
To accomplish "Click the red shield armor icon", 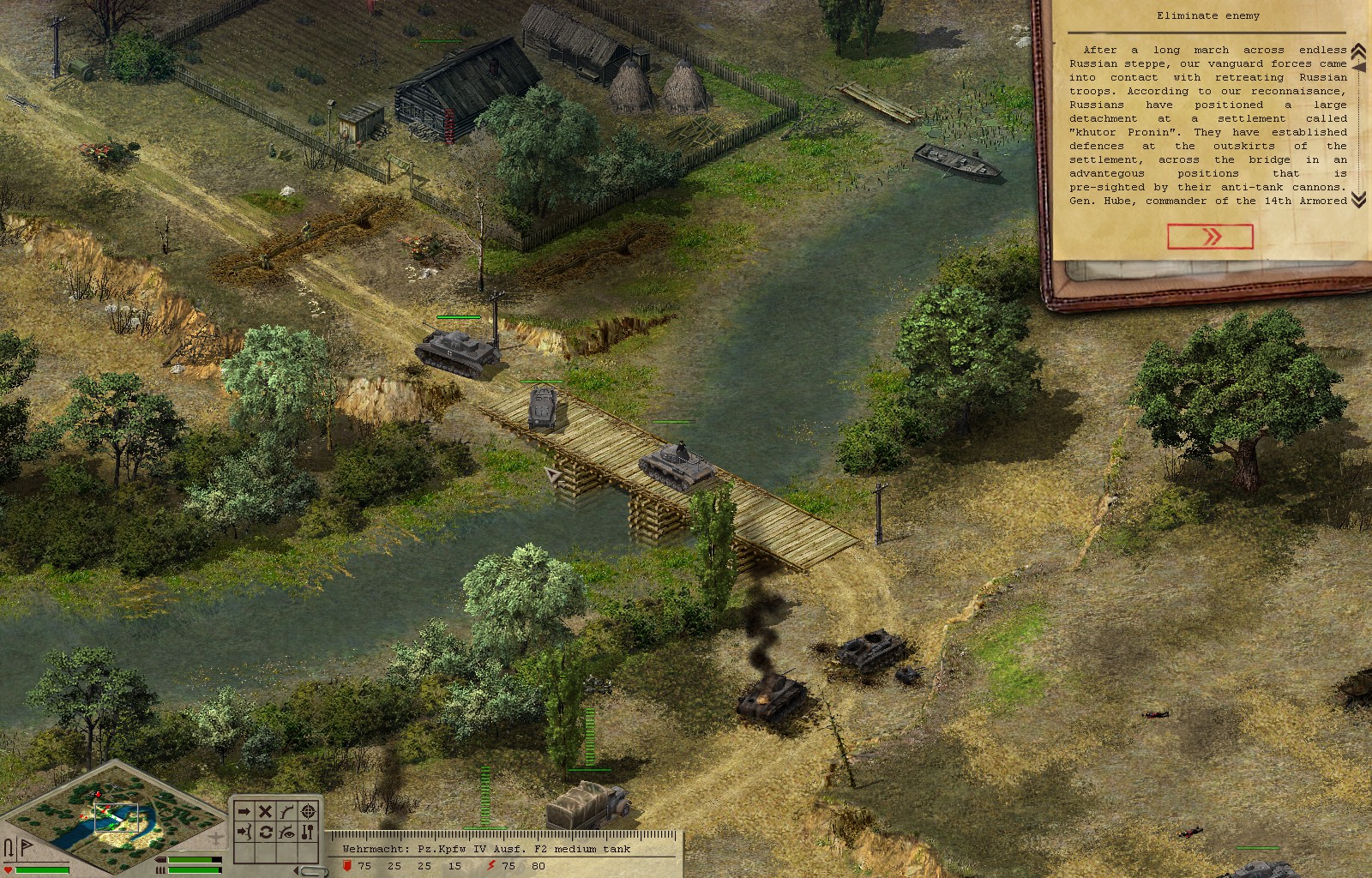I will [x=346, y=866].
